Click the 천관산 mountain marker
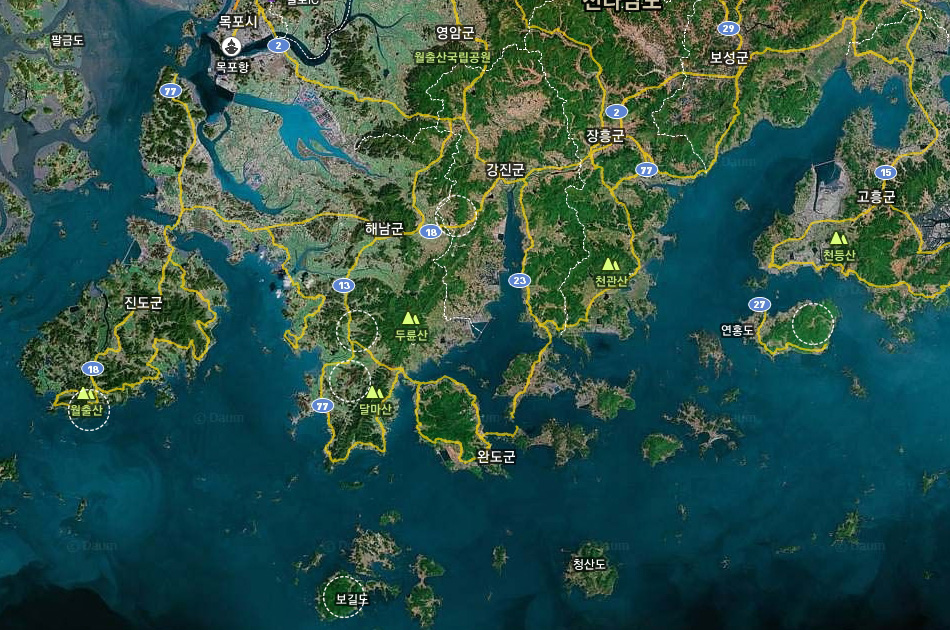Screen dimensions: 950x630 click(x=609, y=265)
